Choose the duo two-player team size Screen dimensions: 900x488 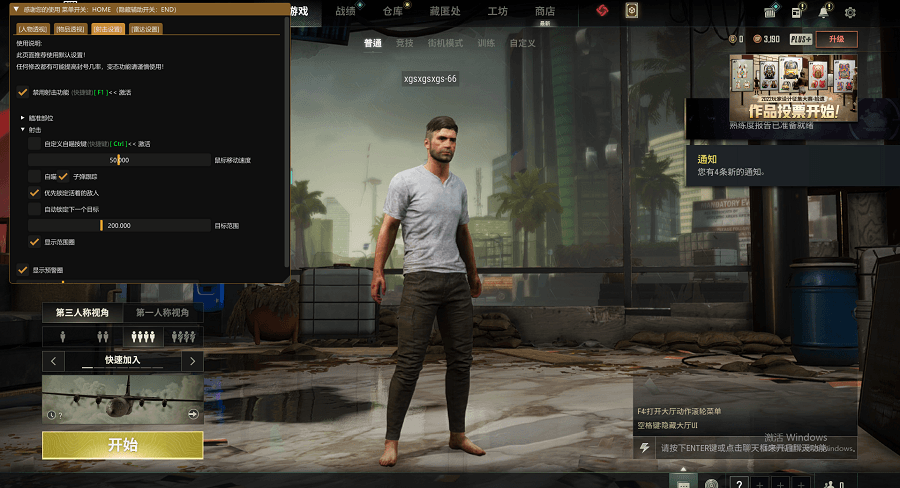point(102,337)
